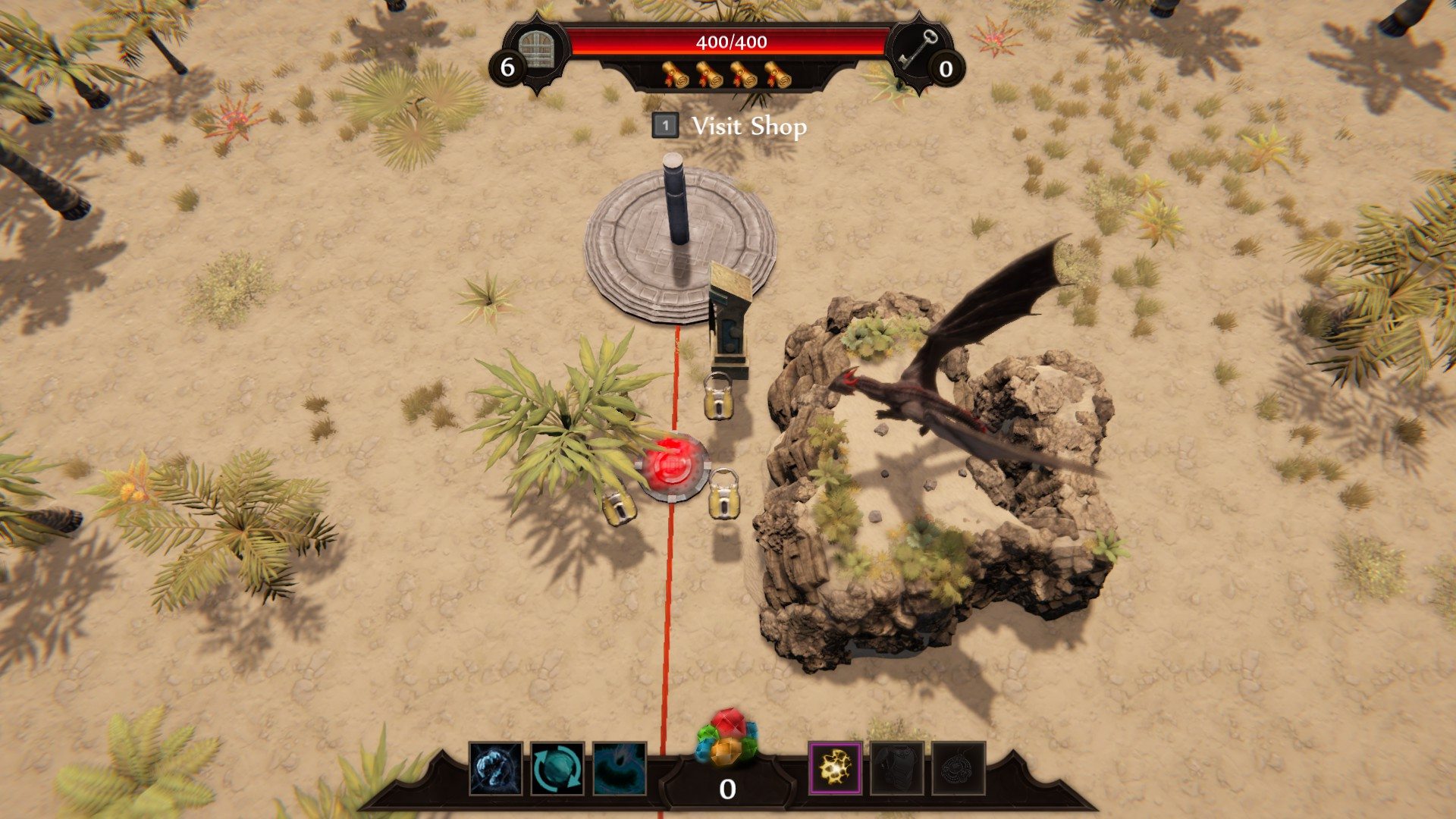Trigger the dark blue vortex ability

pyautogui.click(x=619, y=768)
